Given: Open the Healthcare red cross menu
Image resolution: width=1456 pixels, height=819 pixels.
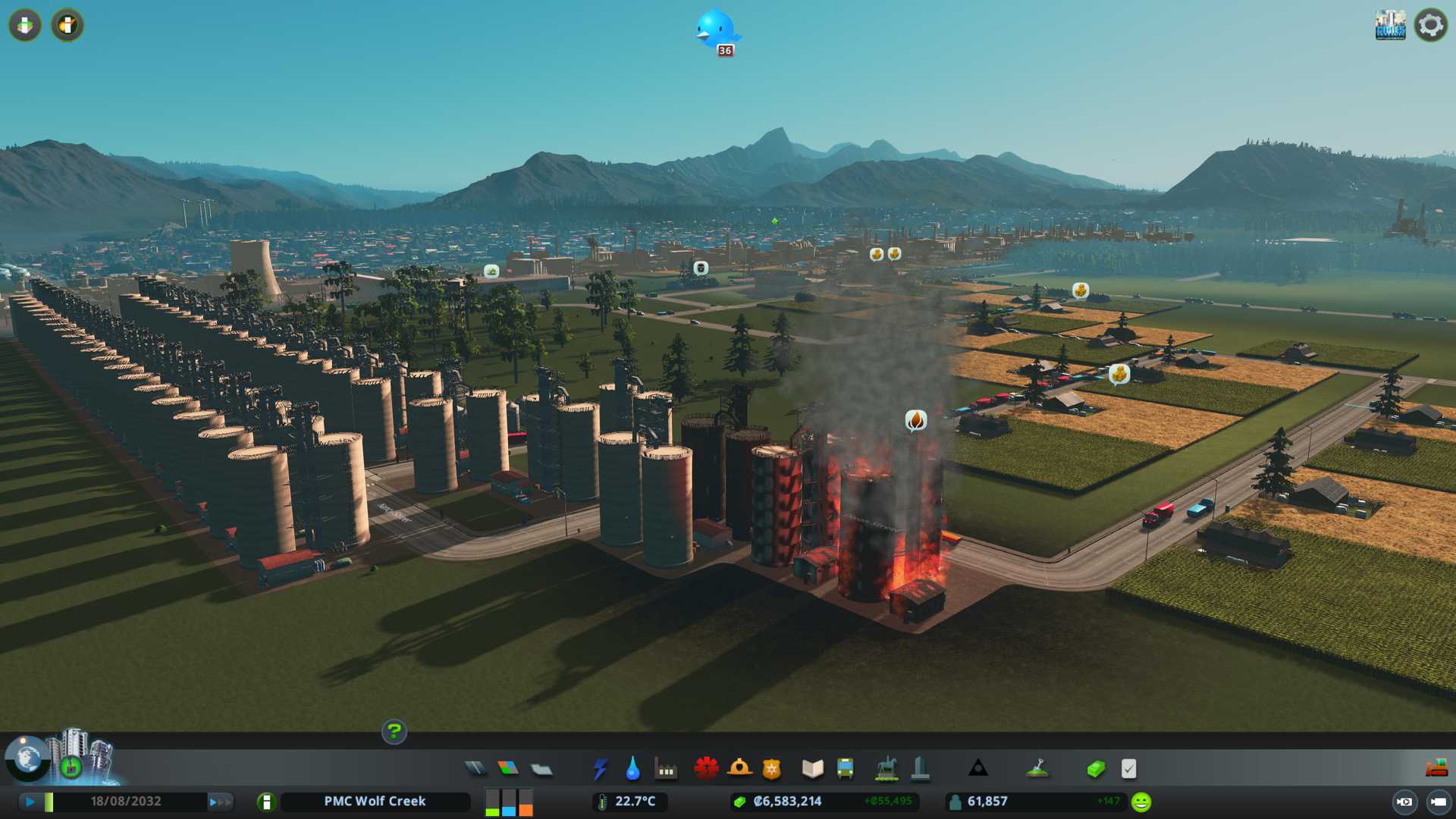Looking at the screenshot, I should (706, 769).
